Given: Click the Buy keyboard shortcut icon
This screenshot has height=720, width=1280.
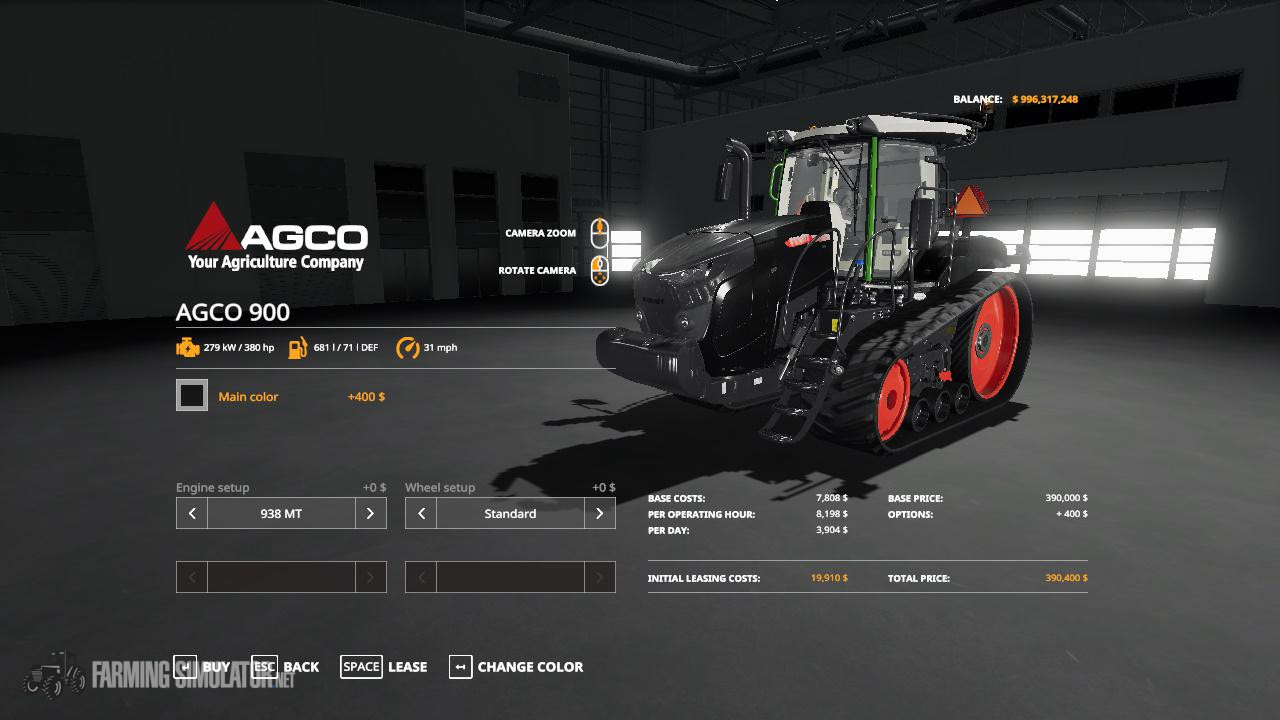Looking at the screenshot, I should click(x=185, y=666).
